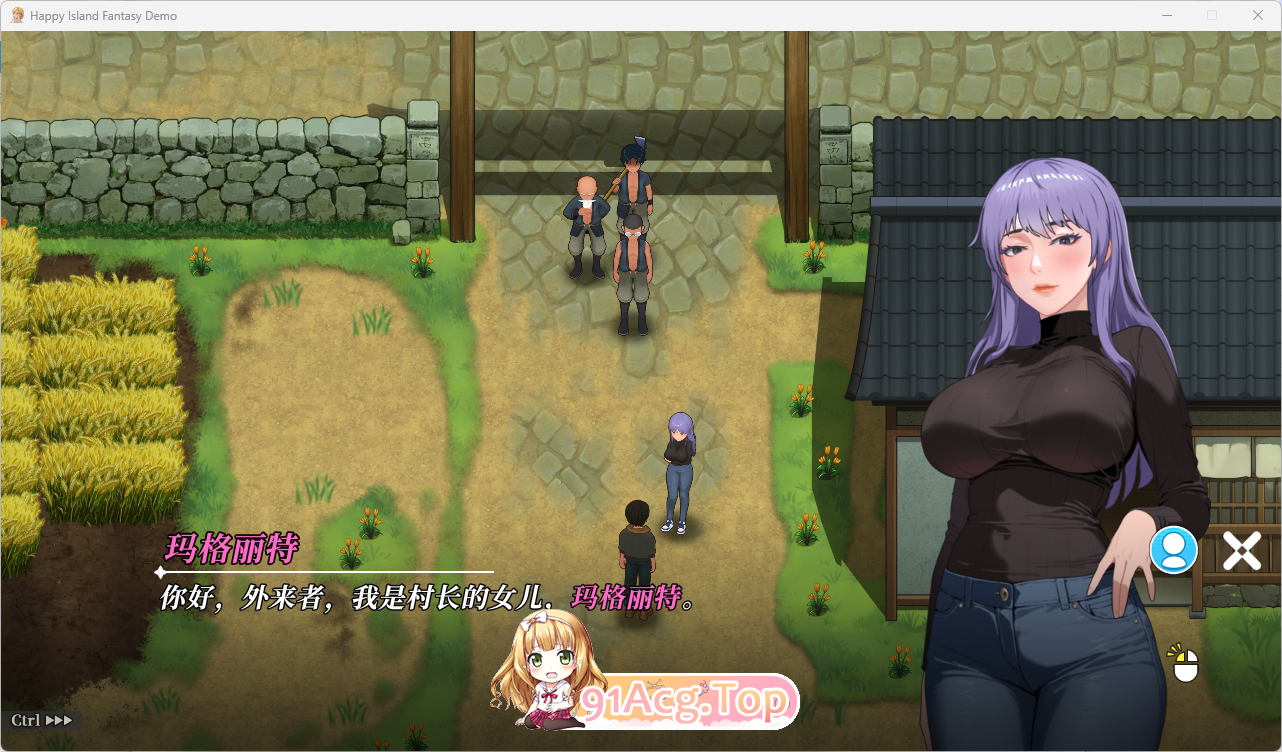Click the villager holding the axe
Viewport: 1282px width, 752px height.
click(634, 185)
